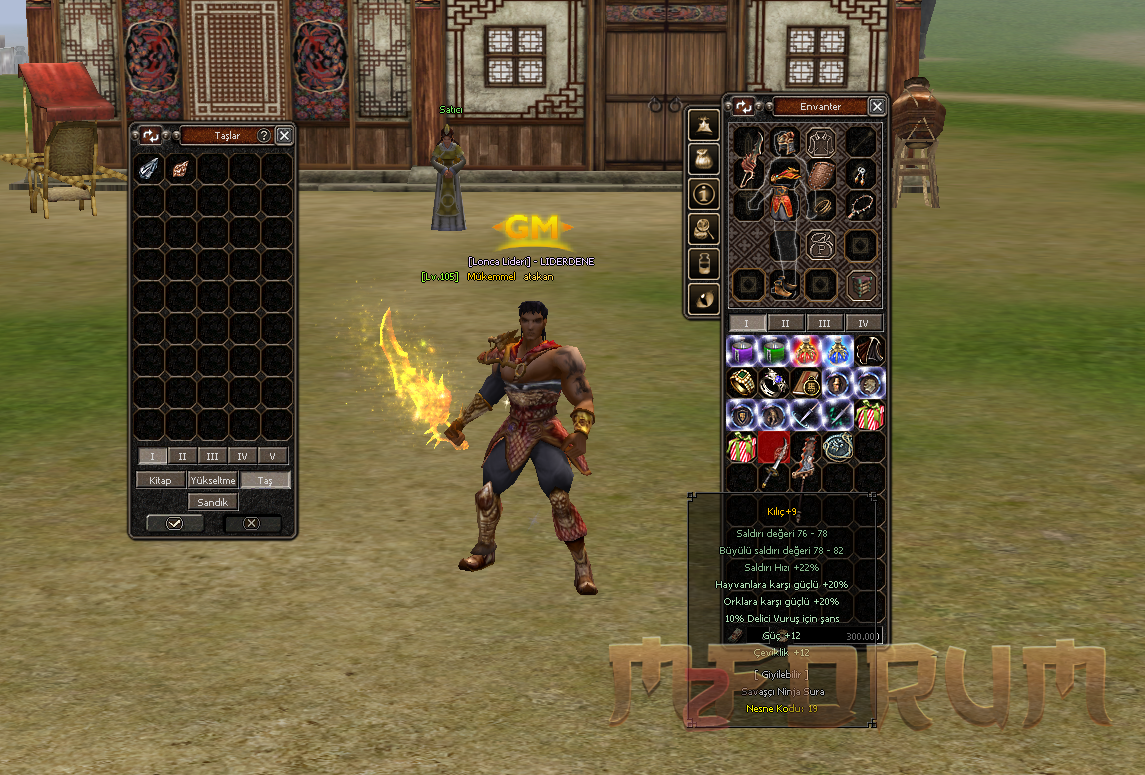The height and width of the screenshot is (775, 1145).
Task: Select the equipped helmet slot
Action: point(785,143)
